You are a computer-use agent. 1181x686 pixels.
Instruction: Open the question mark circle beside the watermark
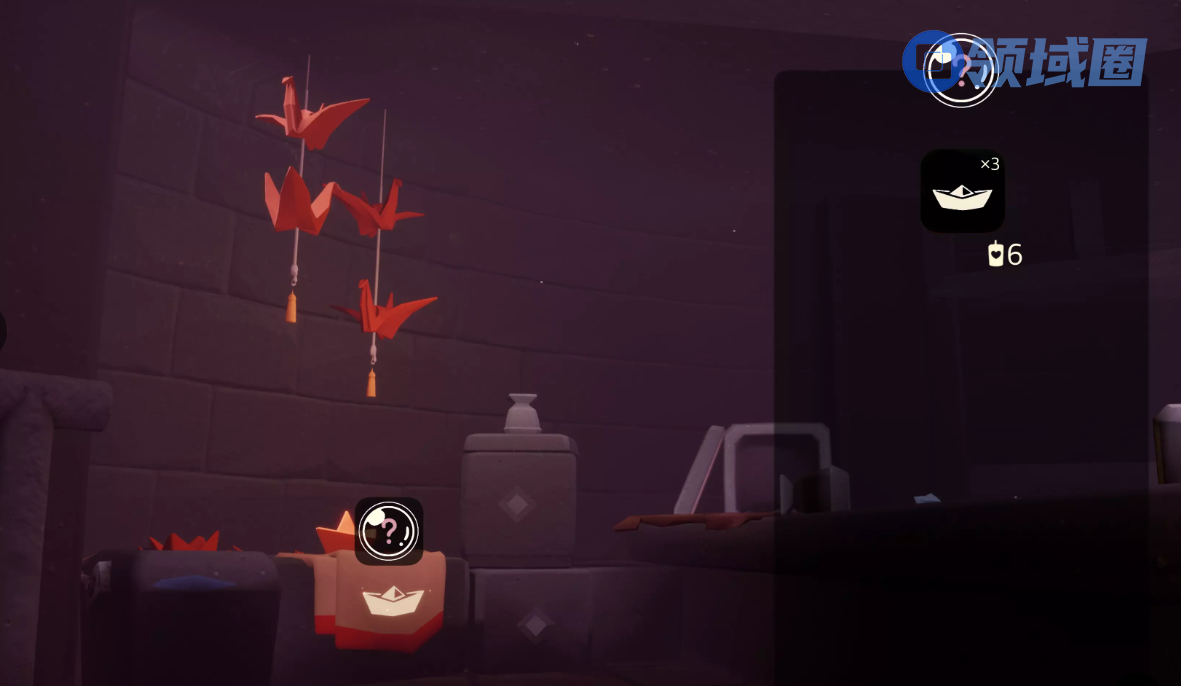[960, 70]
